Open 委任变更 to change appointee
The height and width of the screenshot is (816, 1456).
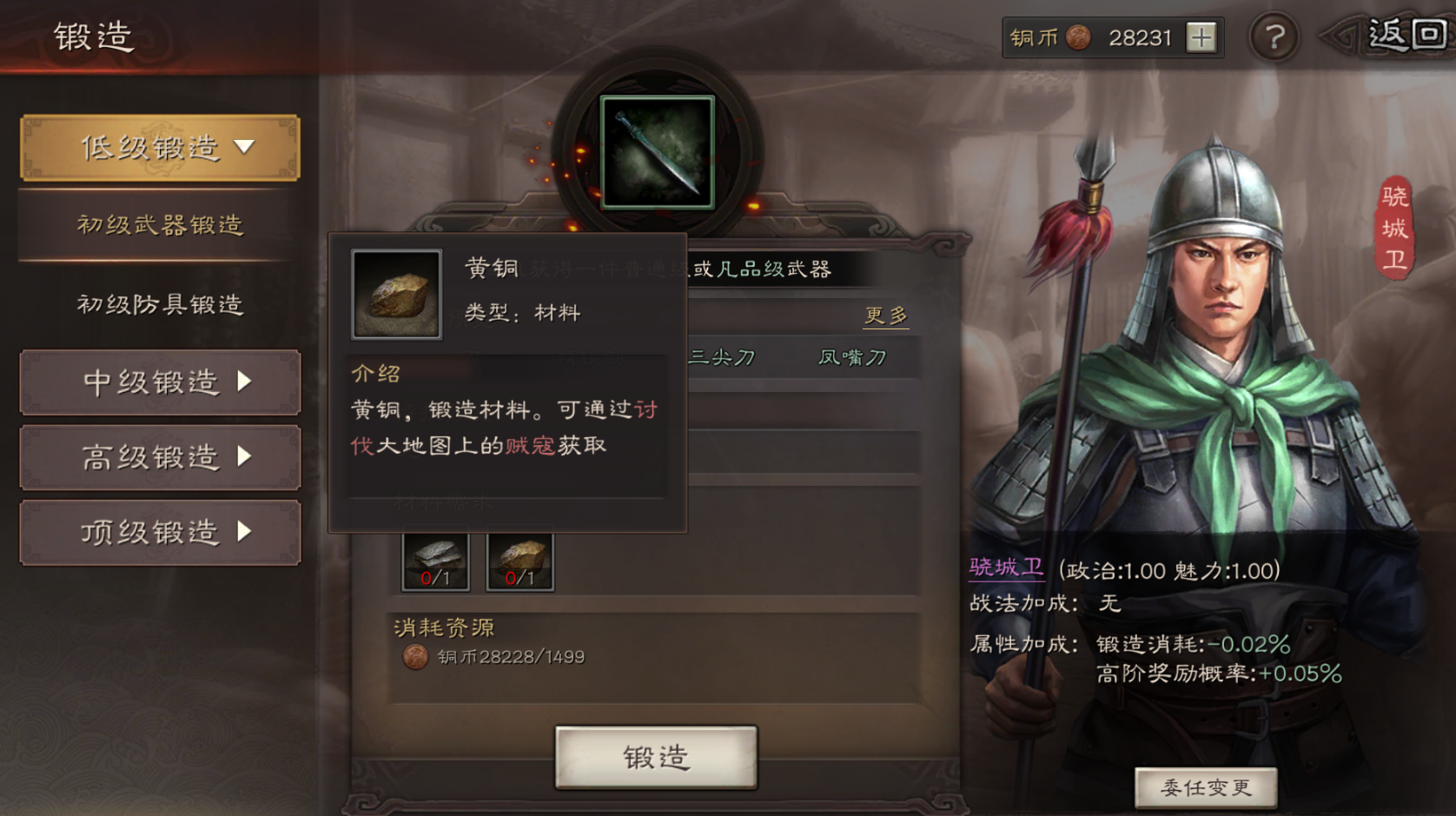tap(1206, 787)
